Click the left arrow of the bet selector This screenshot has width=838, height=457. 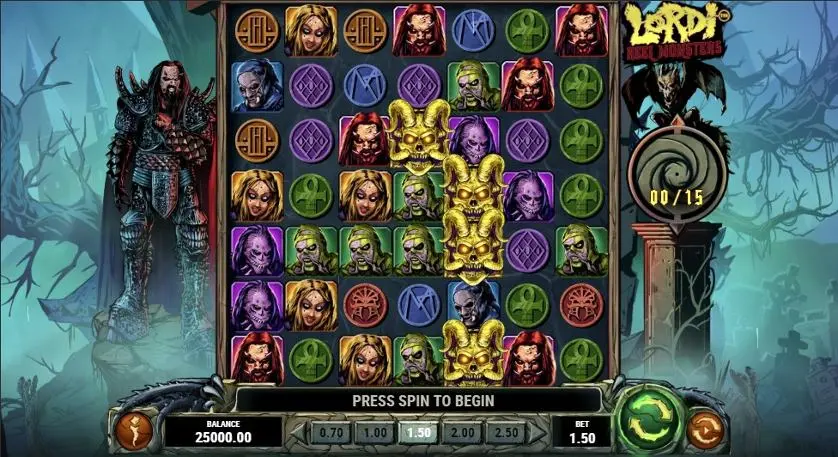coord(297,432)
